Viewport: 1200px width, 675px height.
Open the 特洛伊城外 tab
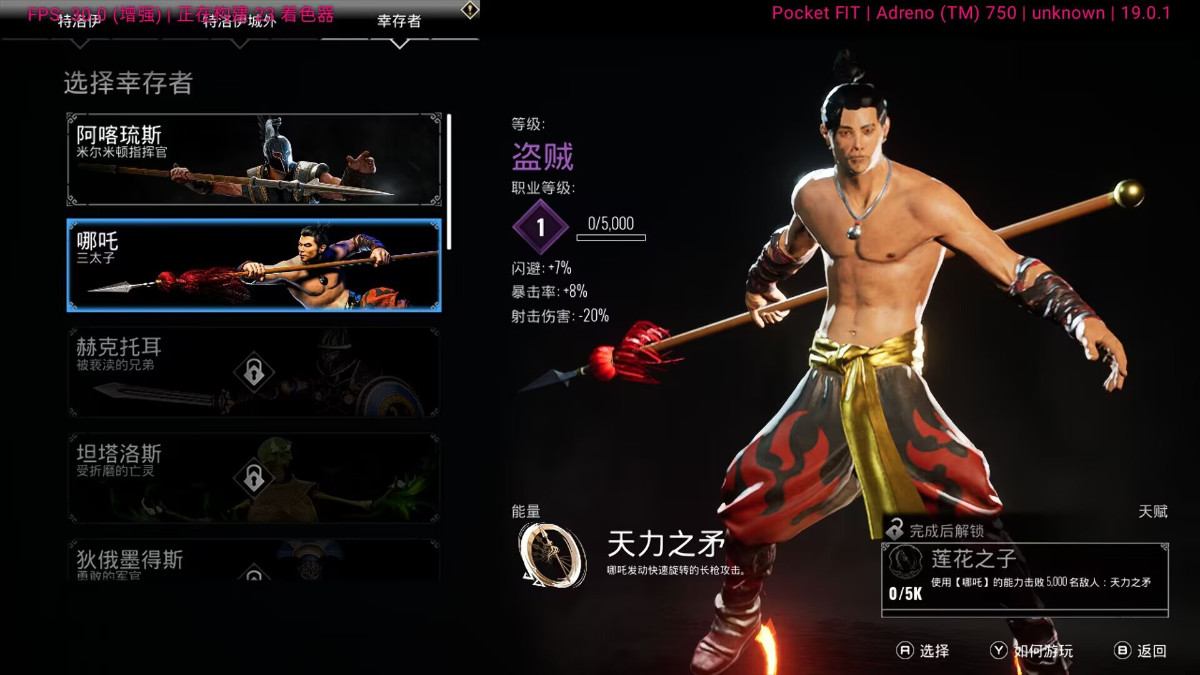click(x=238, y=22)
